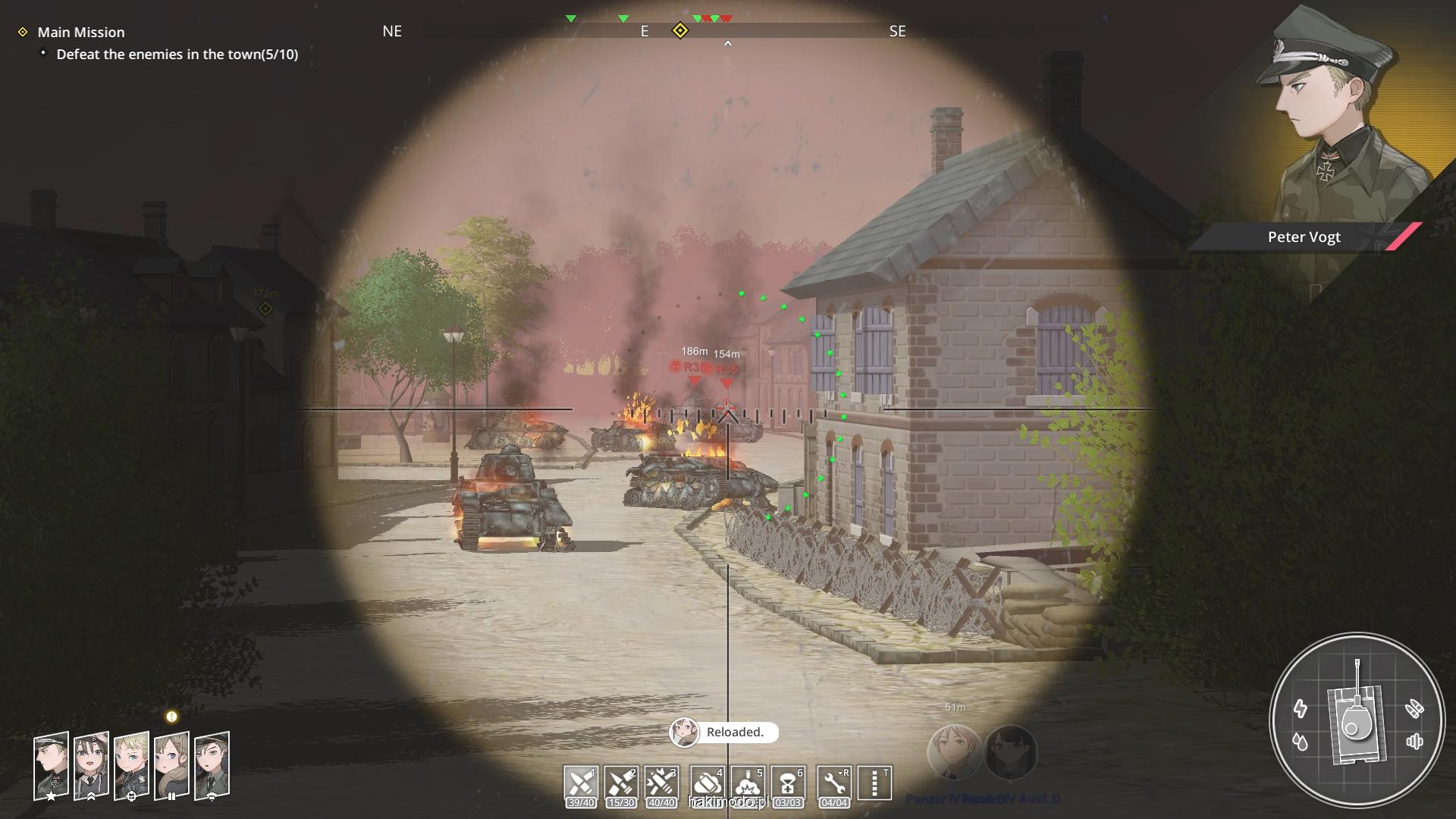This screenshot has height=819, width=1456.
Task: Use the slot 5 explosion cloud ability
Action: [748, 784]
